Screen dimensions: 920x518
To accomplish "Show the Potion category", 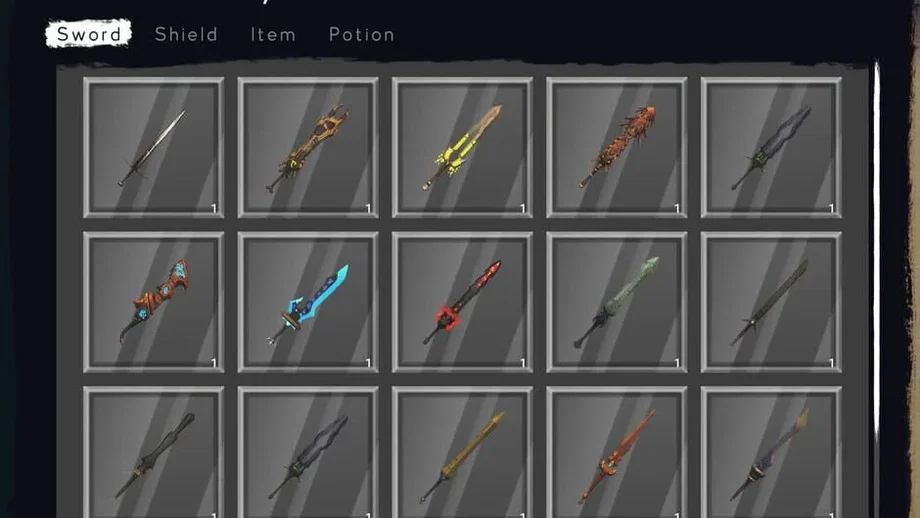I will (x=361, y=35).
